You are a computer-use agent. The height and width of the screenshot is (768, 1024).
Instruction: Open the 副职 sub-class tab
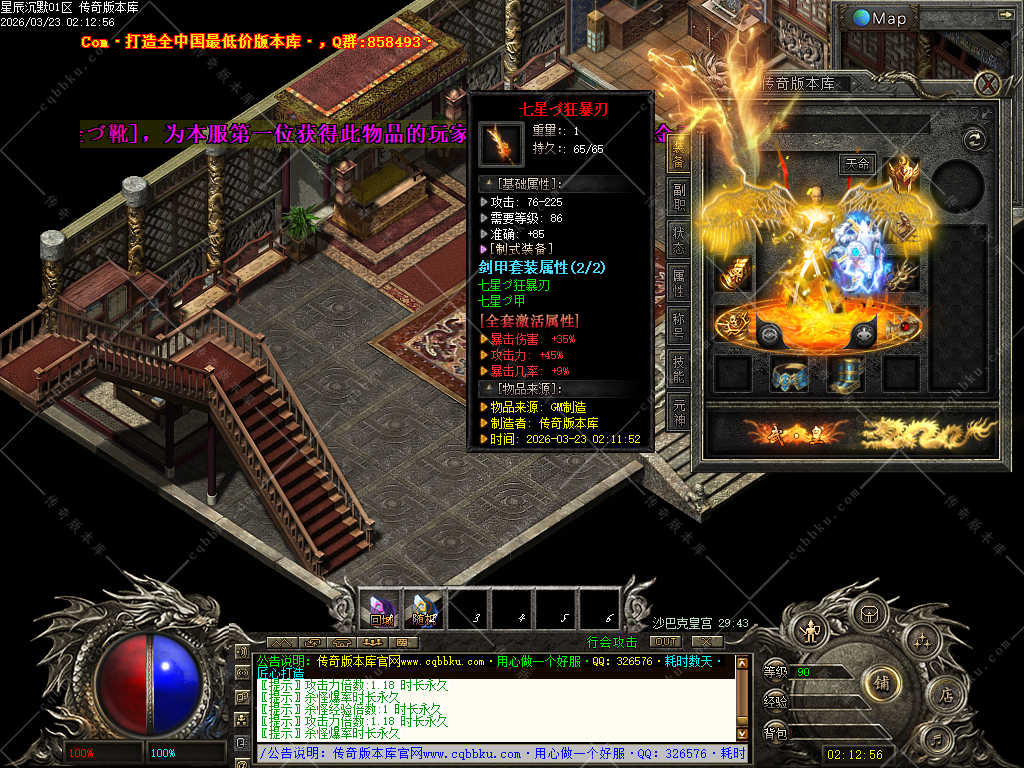click(679, 198)
